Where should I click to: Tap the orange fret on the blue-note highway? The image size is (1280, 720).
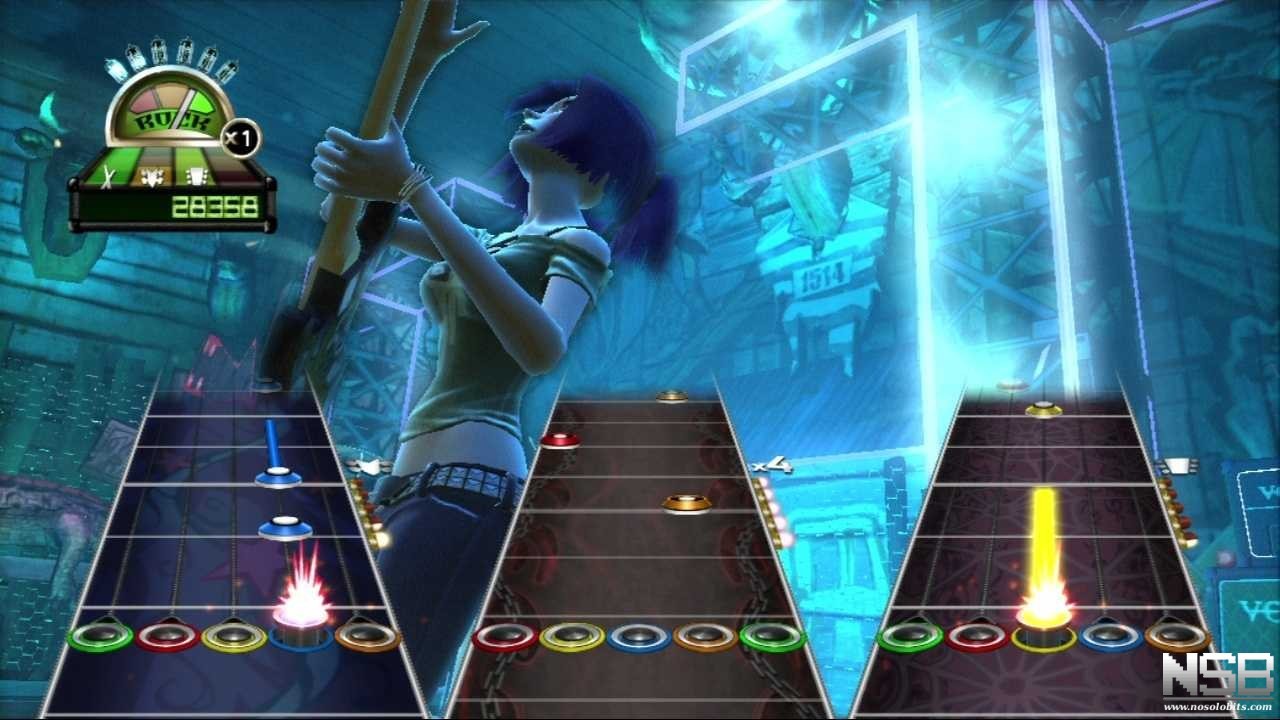pos(367,634)
